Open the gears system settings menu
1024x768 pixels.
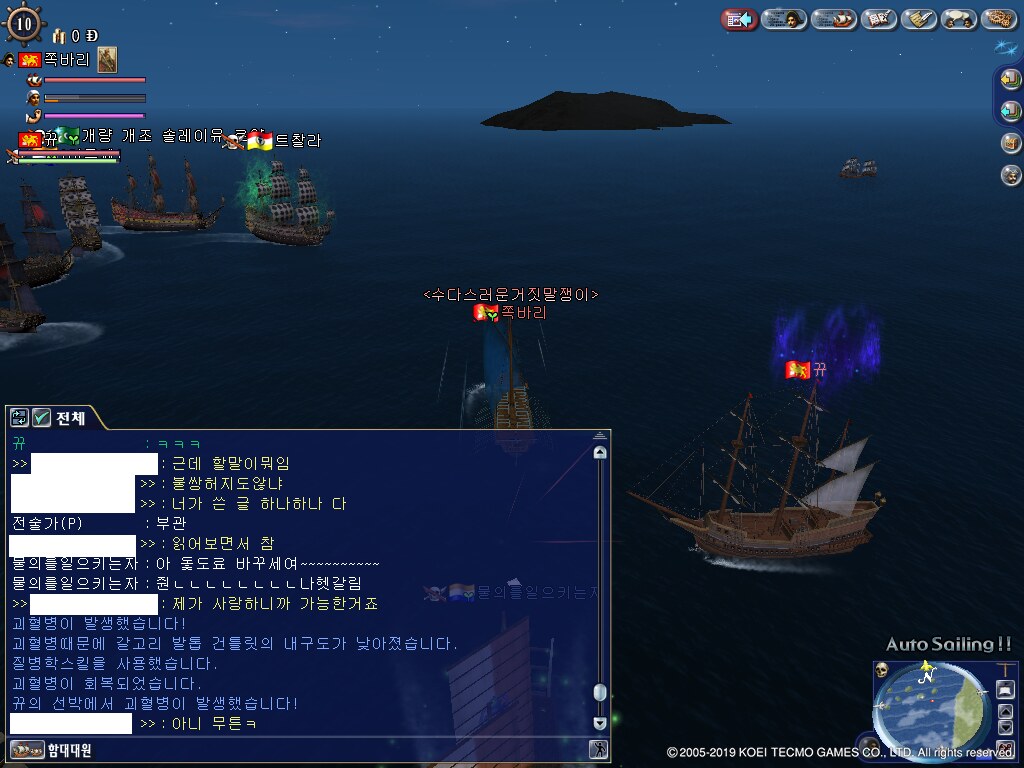tap(999, 19)
